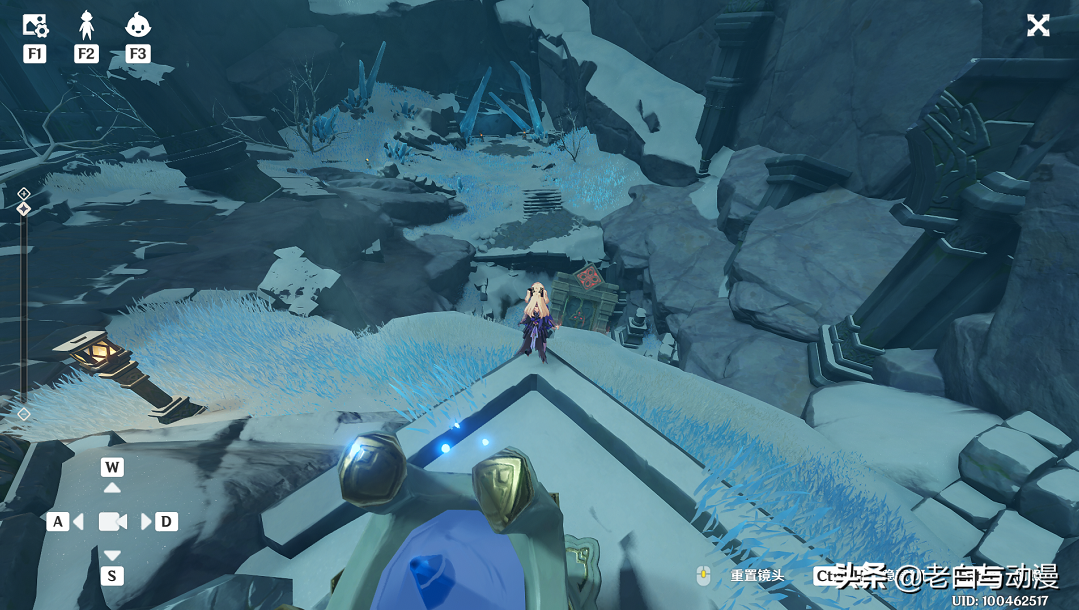This screenshot has width=1079, height=610.
Task: Open the character pose options icon
Action: (86, 26)
